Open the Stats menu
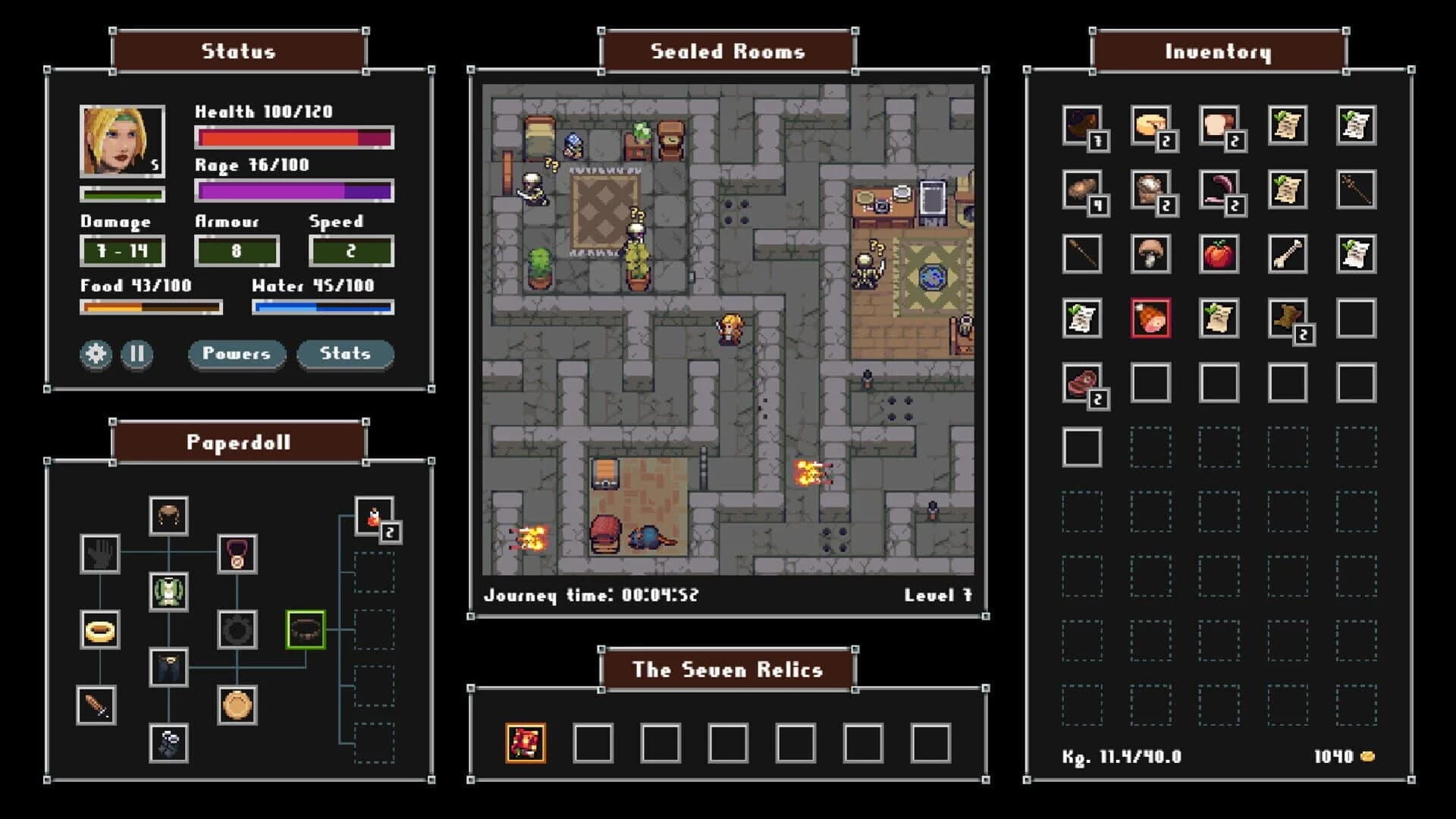Image resolution: width=1456 pixels, height=819 pixels. (344, 353)
